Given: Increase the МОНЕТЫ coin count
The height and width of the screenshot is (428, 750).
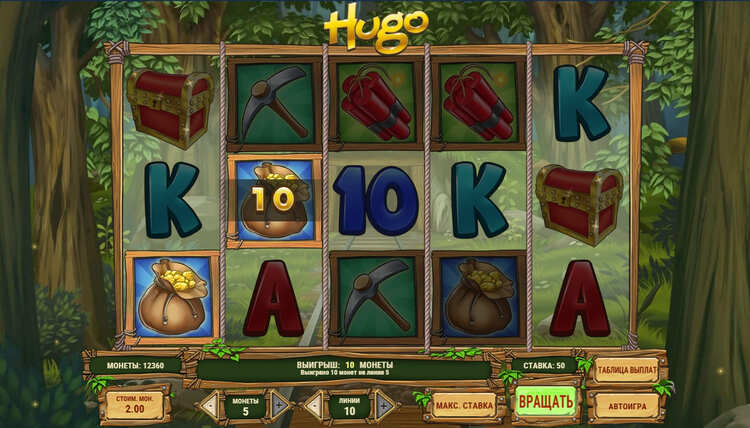Looking at the screenshot, I should (x=281, y=406).
